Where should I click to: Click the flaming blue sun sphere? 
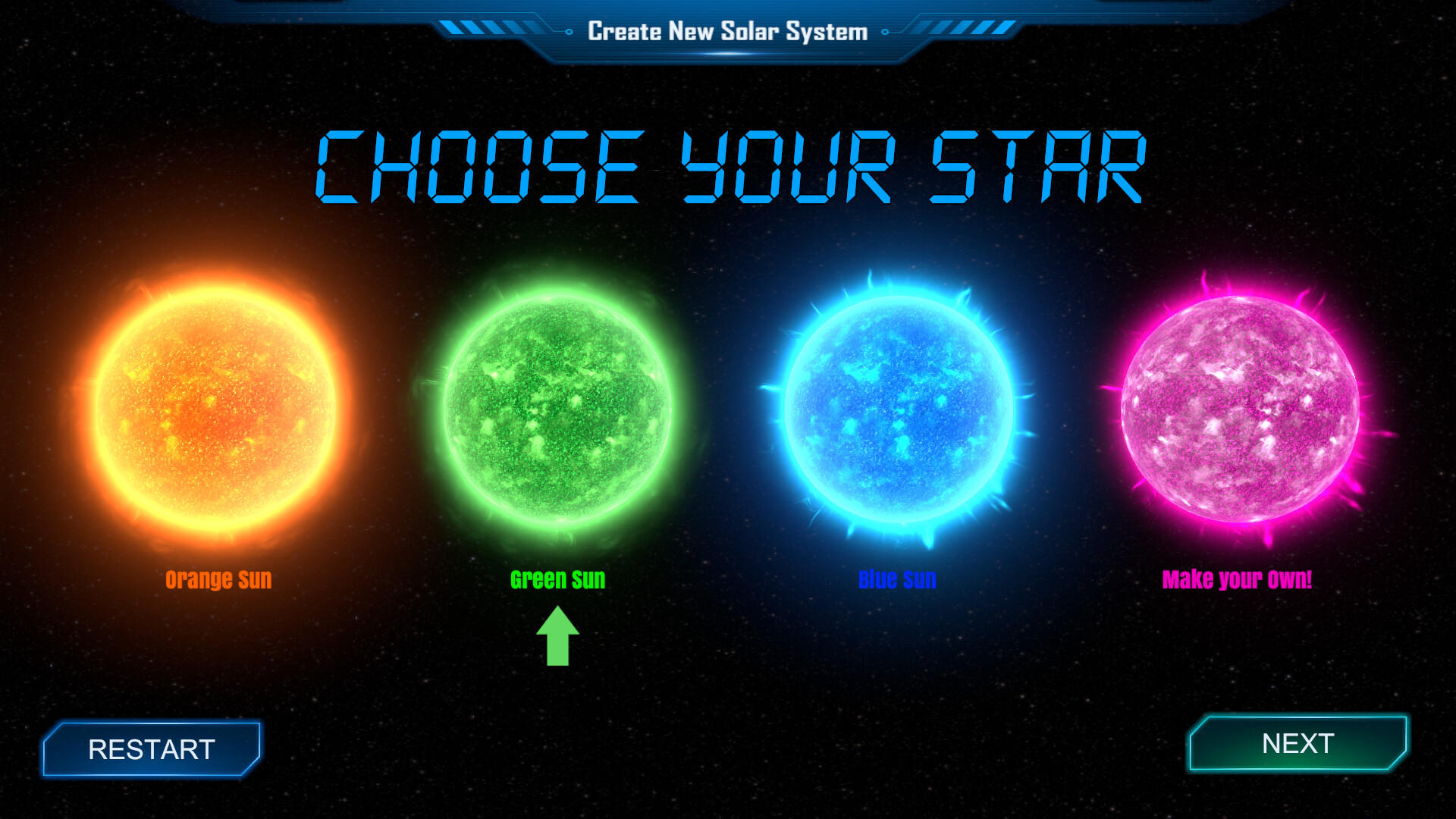coord(899,413)
